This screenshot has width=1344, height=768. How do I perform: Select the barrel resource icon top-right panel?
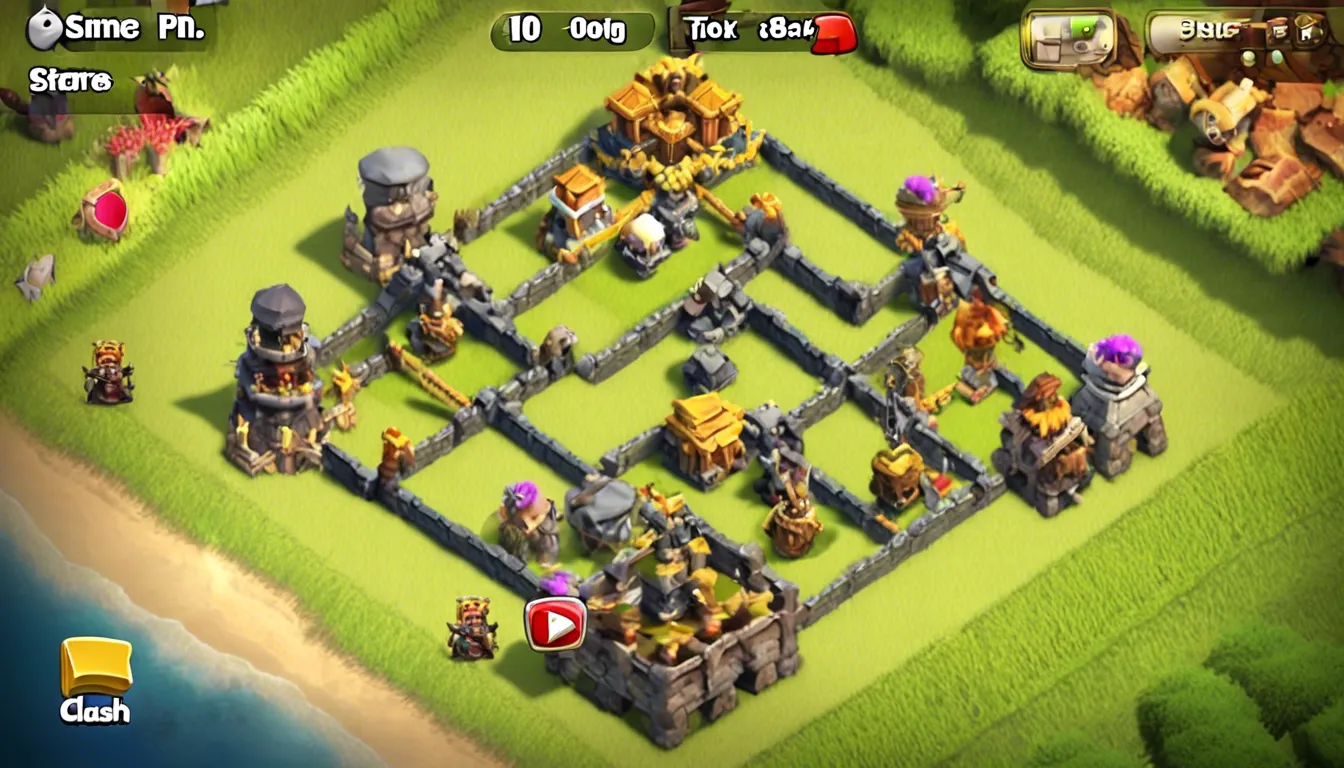tap(1282, 30)
